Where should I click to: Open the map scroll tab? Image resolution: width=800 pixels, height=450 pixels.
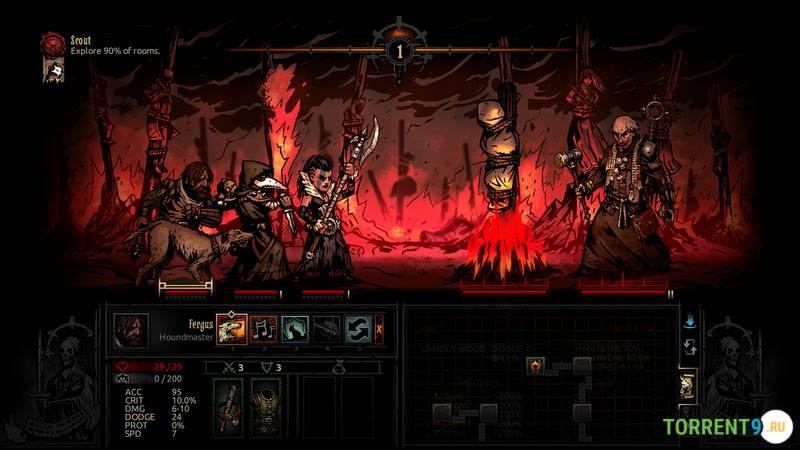click(x=689, y=387)
